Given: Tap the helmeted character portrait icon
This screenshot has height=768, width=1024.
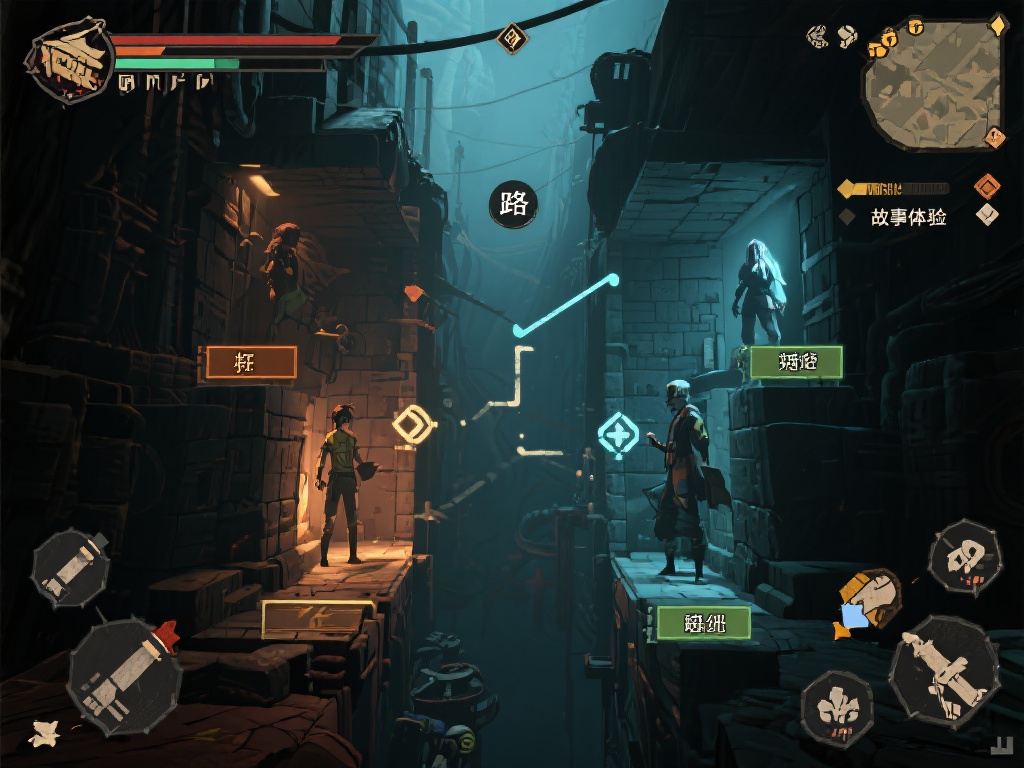Looking at the screenshot, I should pyautogui.click(x=869, y=601).
